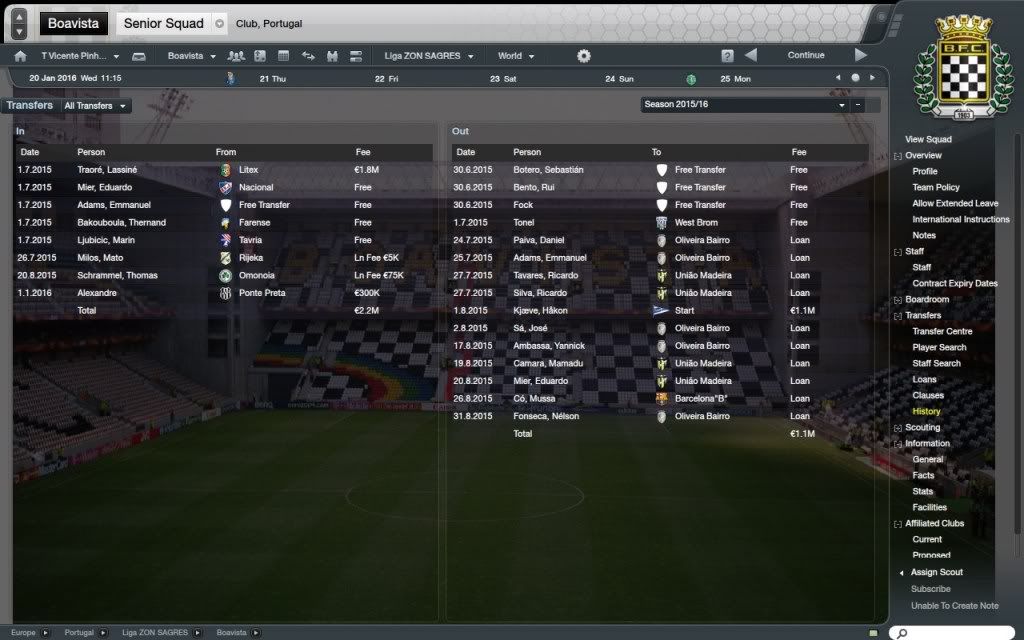The width and height of the screenshot is (1024, 640).
Task: Select View Squad in the sidebar
Action: [928, 140]
